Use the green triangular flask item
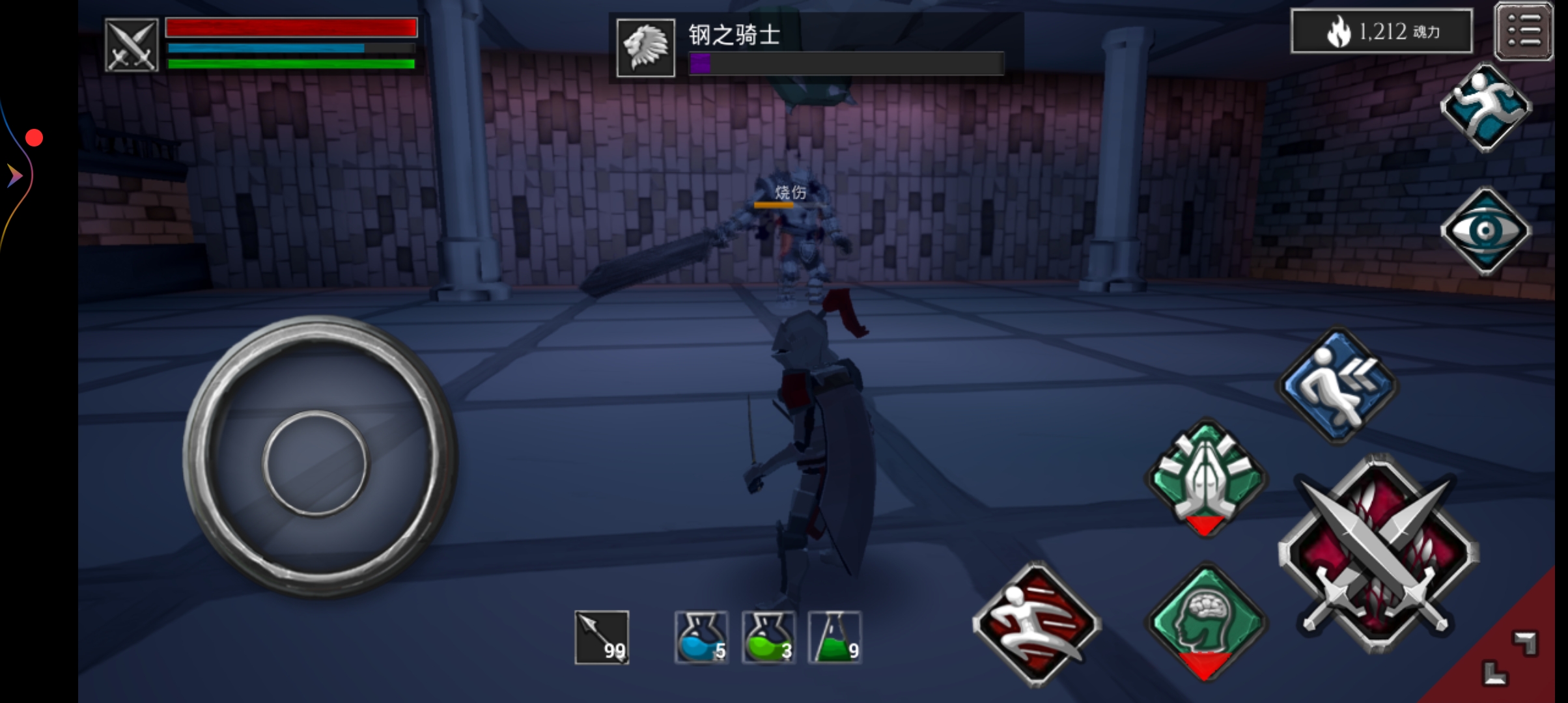 835,639
